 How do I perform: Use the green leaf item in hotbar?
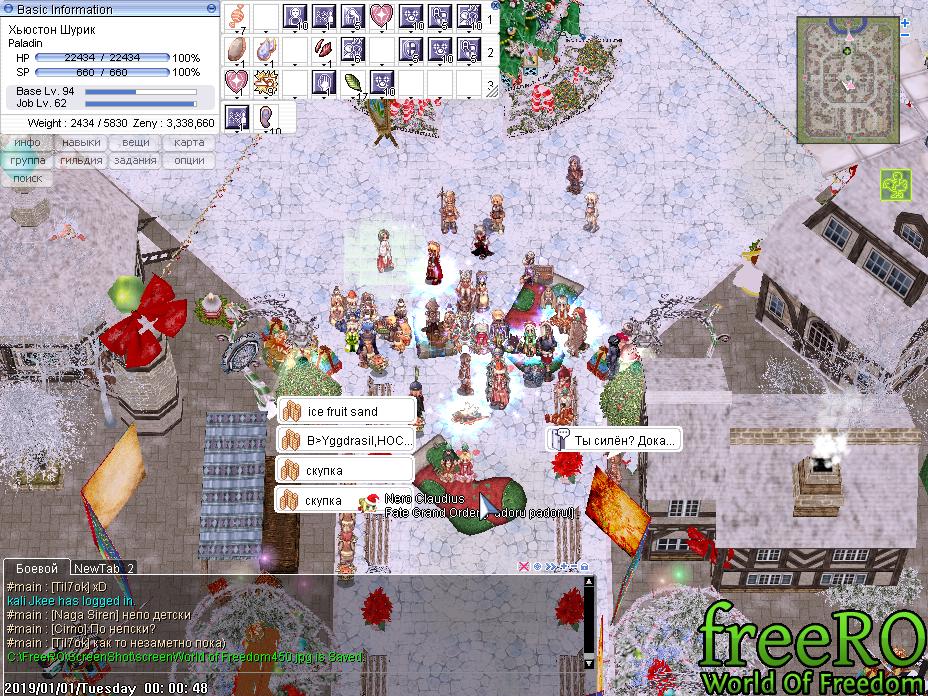[x=352, y=81]
